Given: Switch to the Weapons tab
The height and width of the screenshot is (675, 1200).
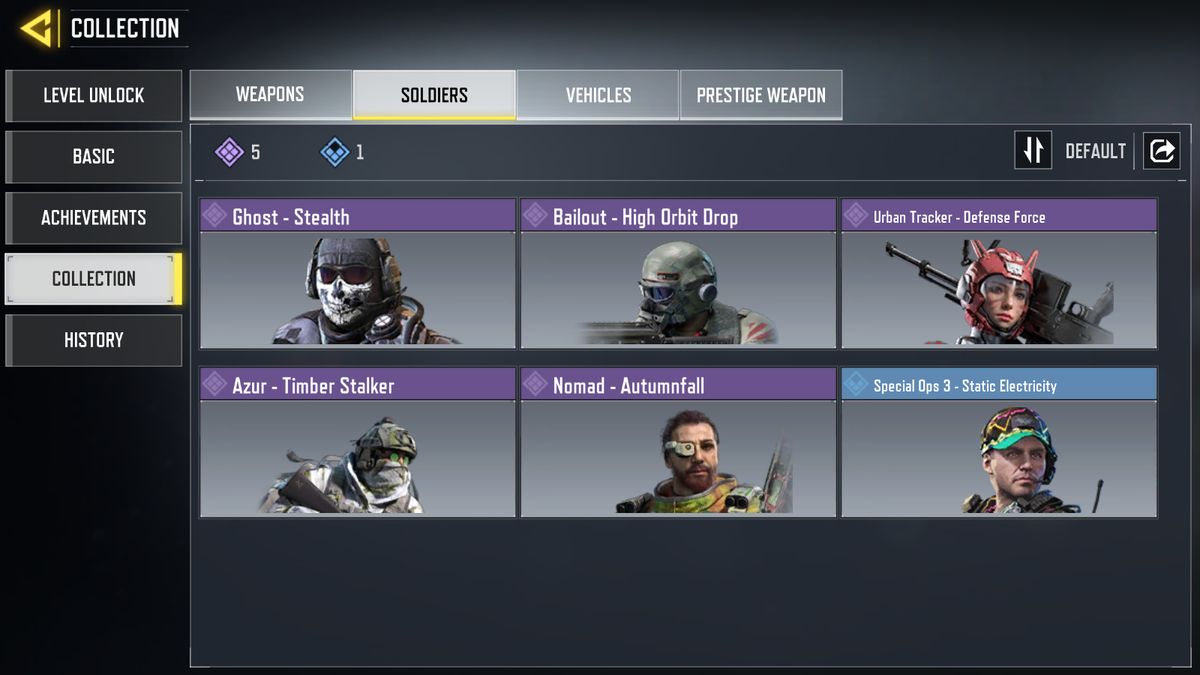Looking at the screenshot, I should [x=270, y=95].
